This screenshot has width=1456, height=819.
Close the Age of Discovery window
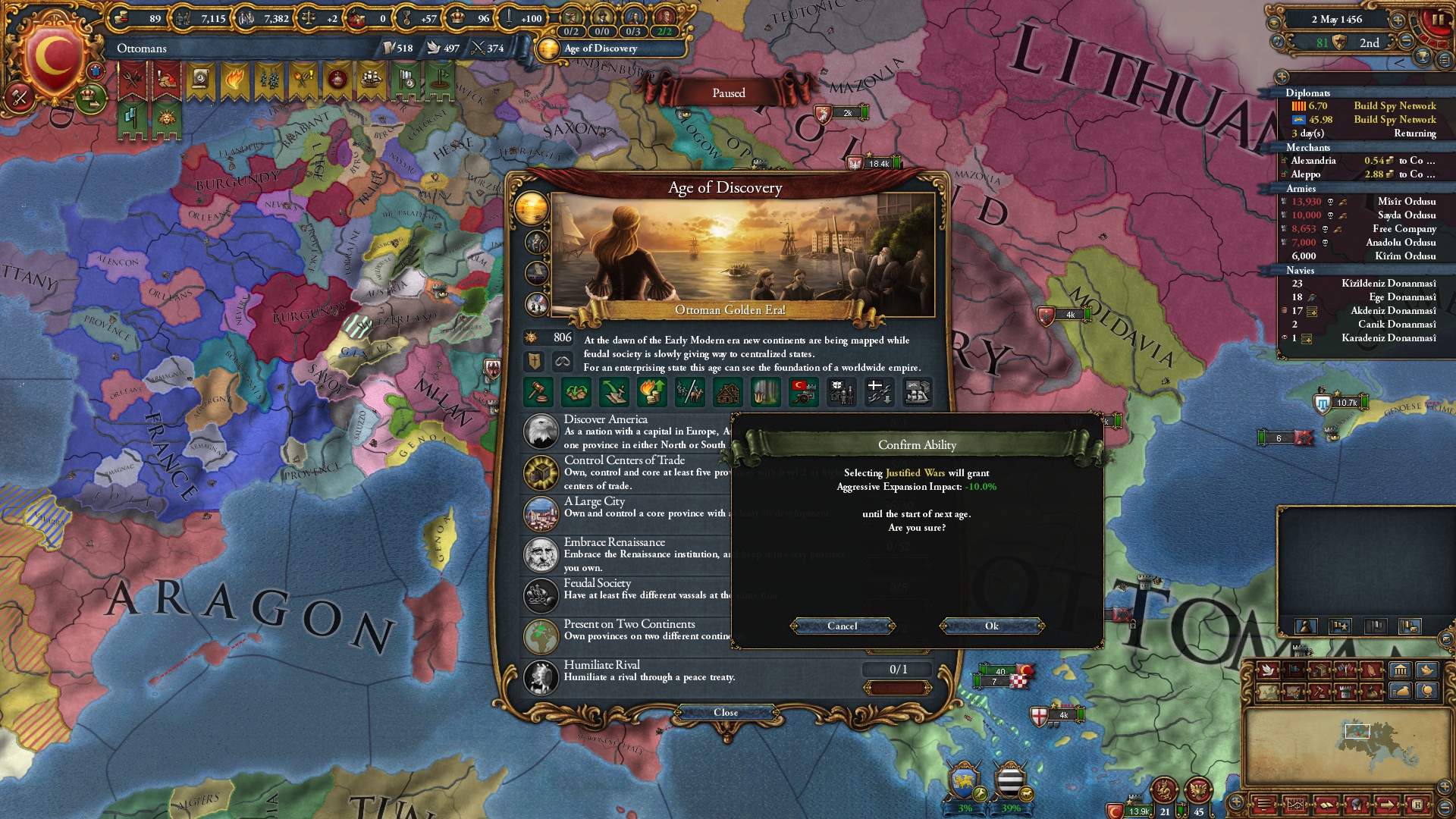(725, 712)
